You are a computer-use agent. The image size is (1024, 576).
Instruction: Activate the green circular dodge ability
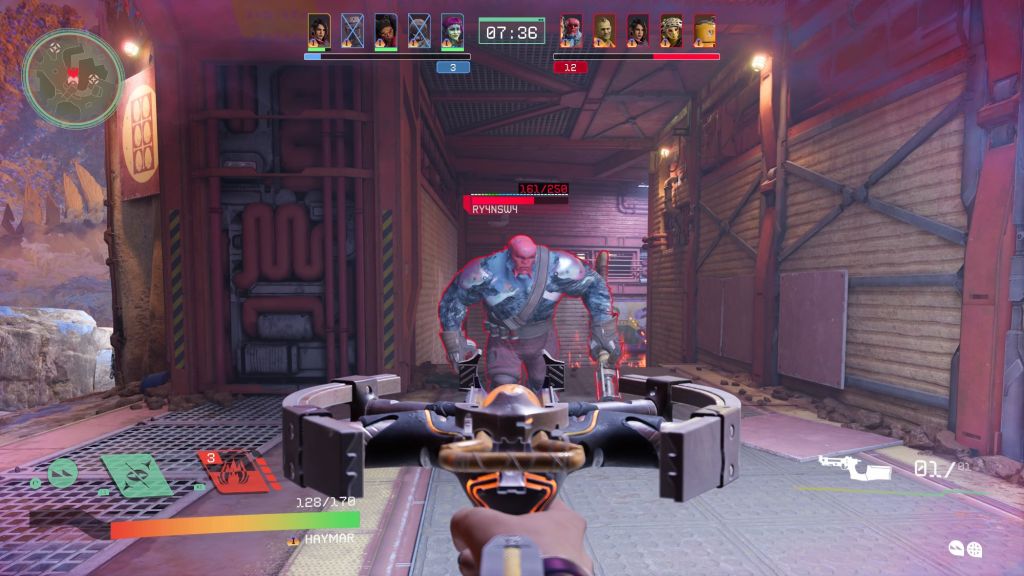coord(62,470)
